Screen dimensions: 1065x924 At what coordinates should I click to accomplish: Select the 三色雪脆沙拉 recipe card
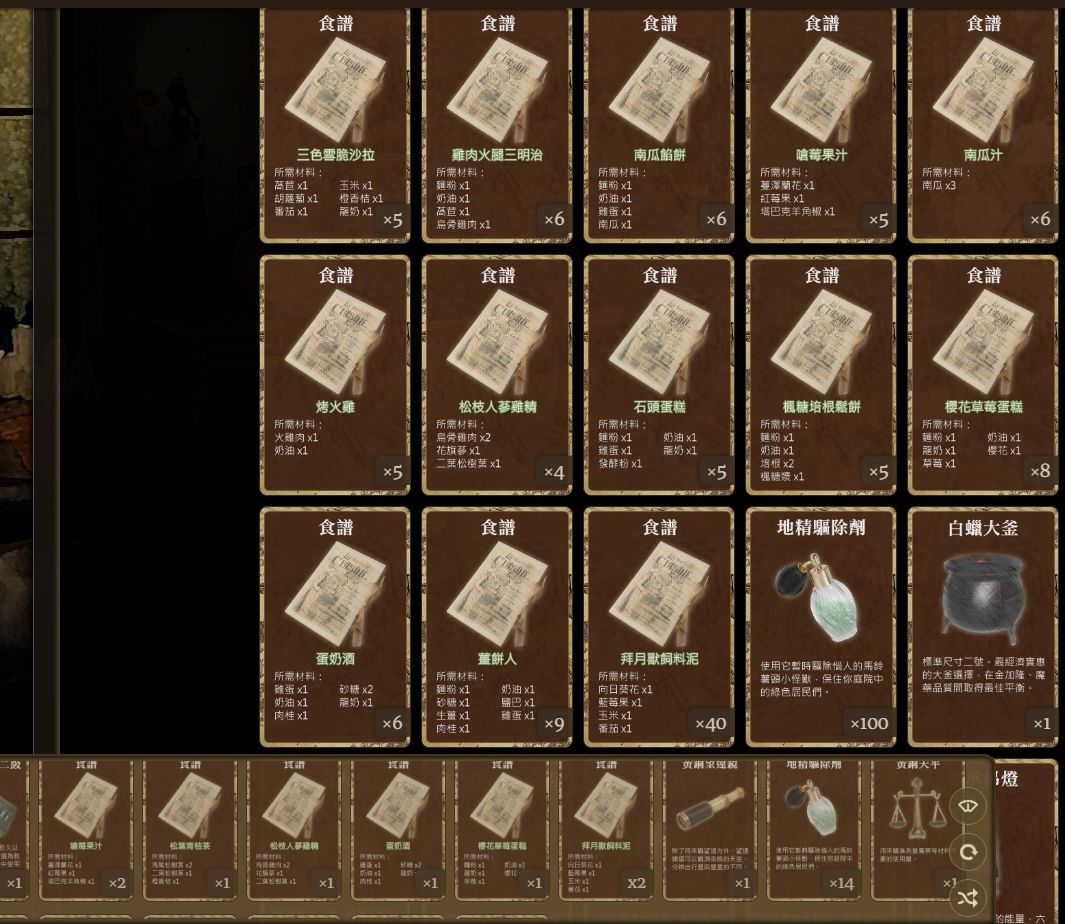point(335,125)
